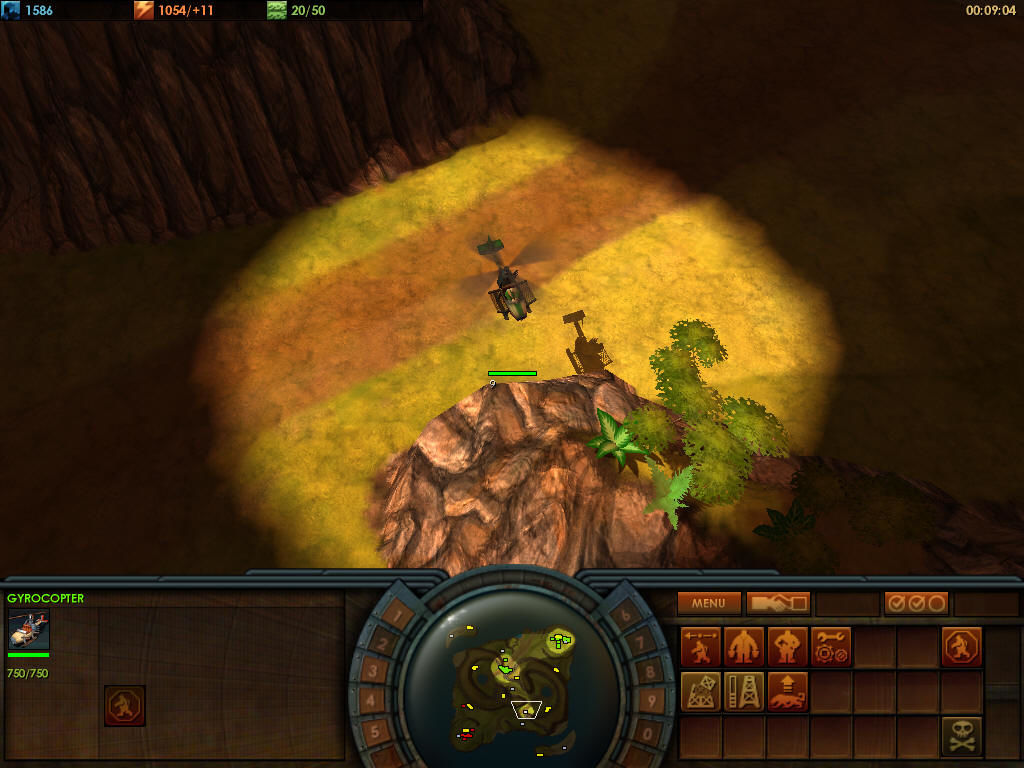The image size is (1024, 768).
Task: Open the MENU button
Action: click(709, 603)
